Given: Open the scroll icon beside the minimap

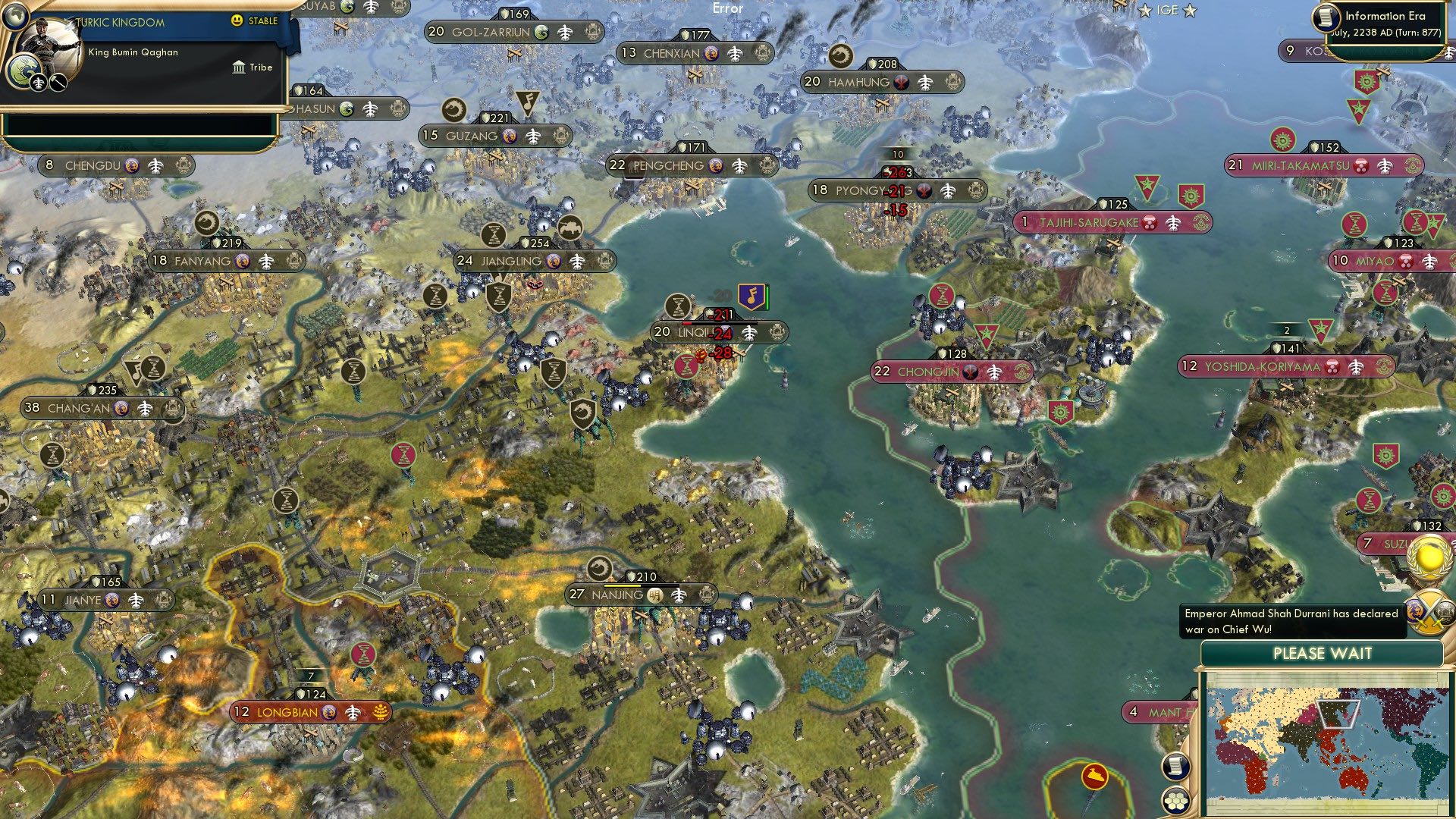Looking at the screenshot, I should point(1175,766).
